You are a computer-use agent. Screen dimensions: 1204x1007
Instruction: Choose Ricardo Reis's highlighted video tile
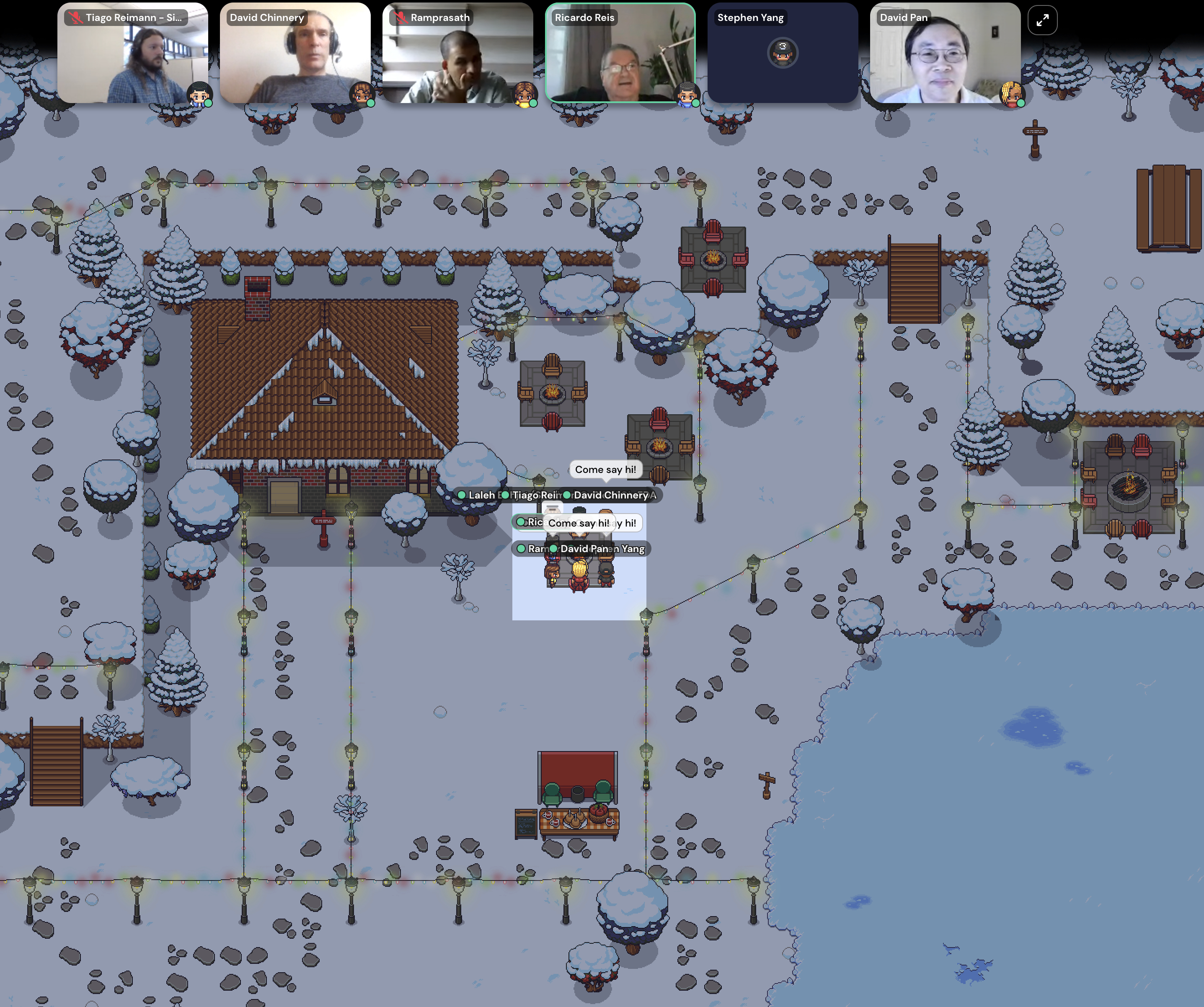(x=620, y=53)
